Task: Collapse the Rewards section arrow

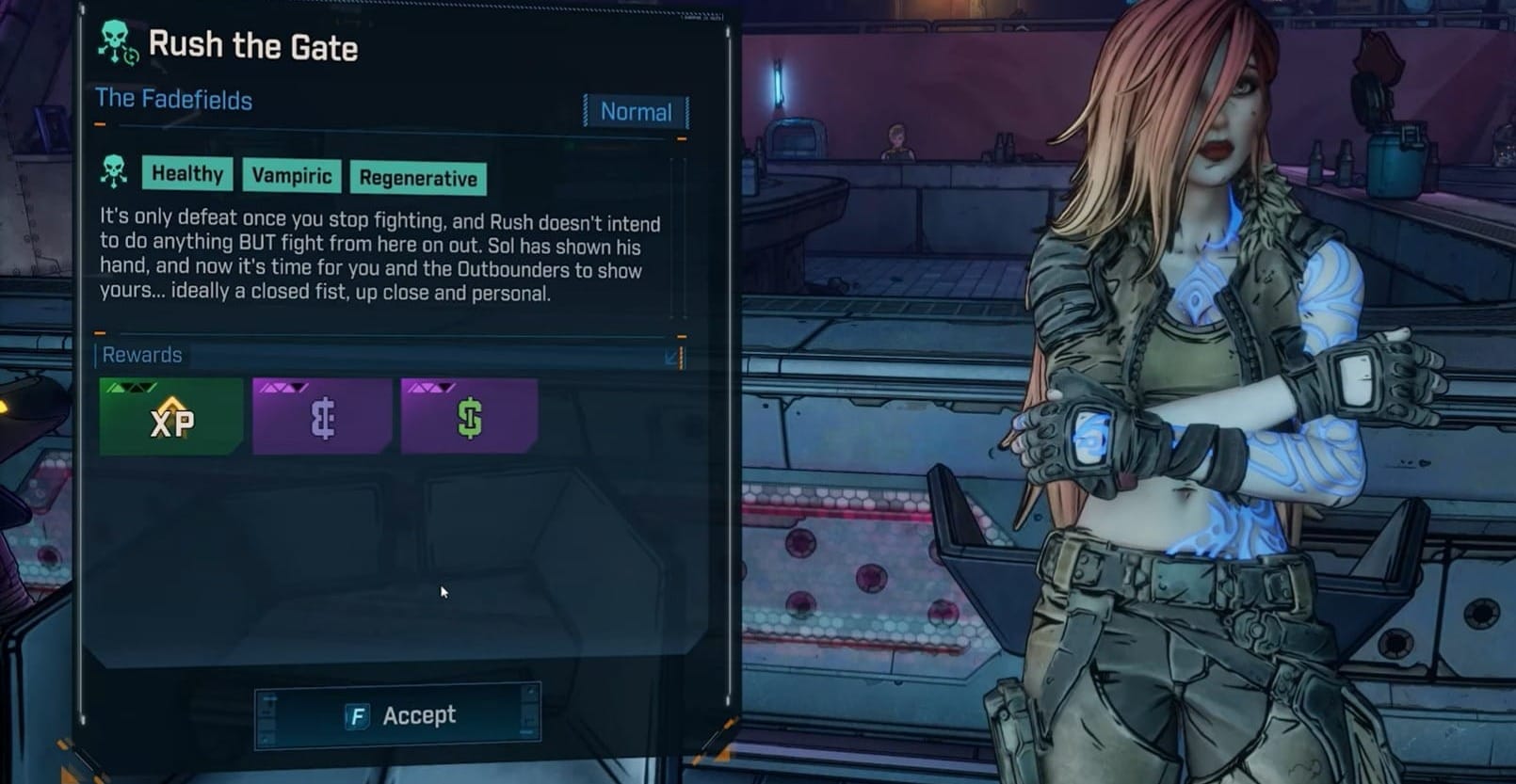Action: click(x=672, y=357)
